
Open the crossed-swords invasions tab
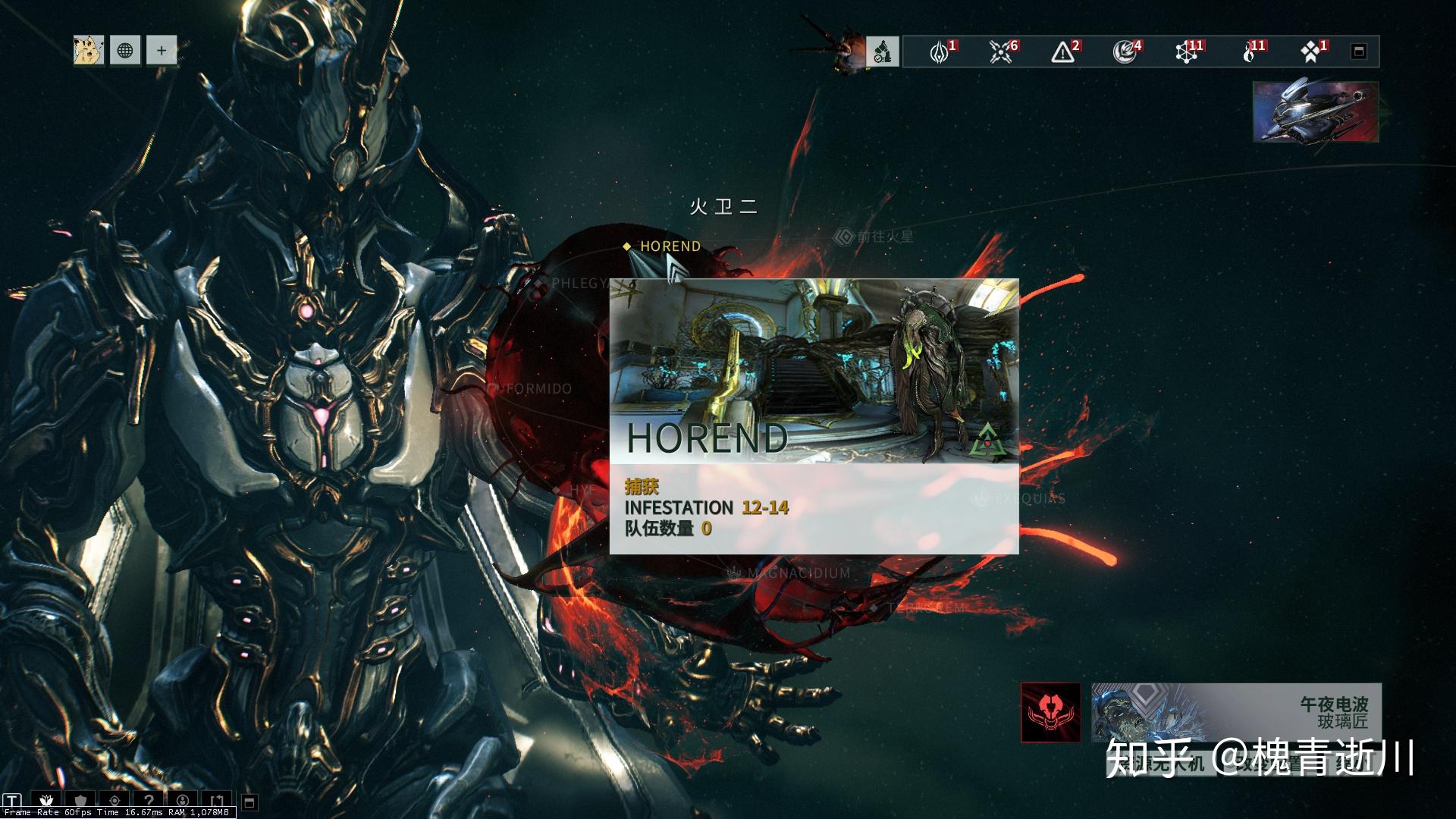pyautogui.click(x=1002, y=52)
